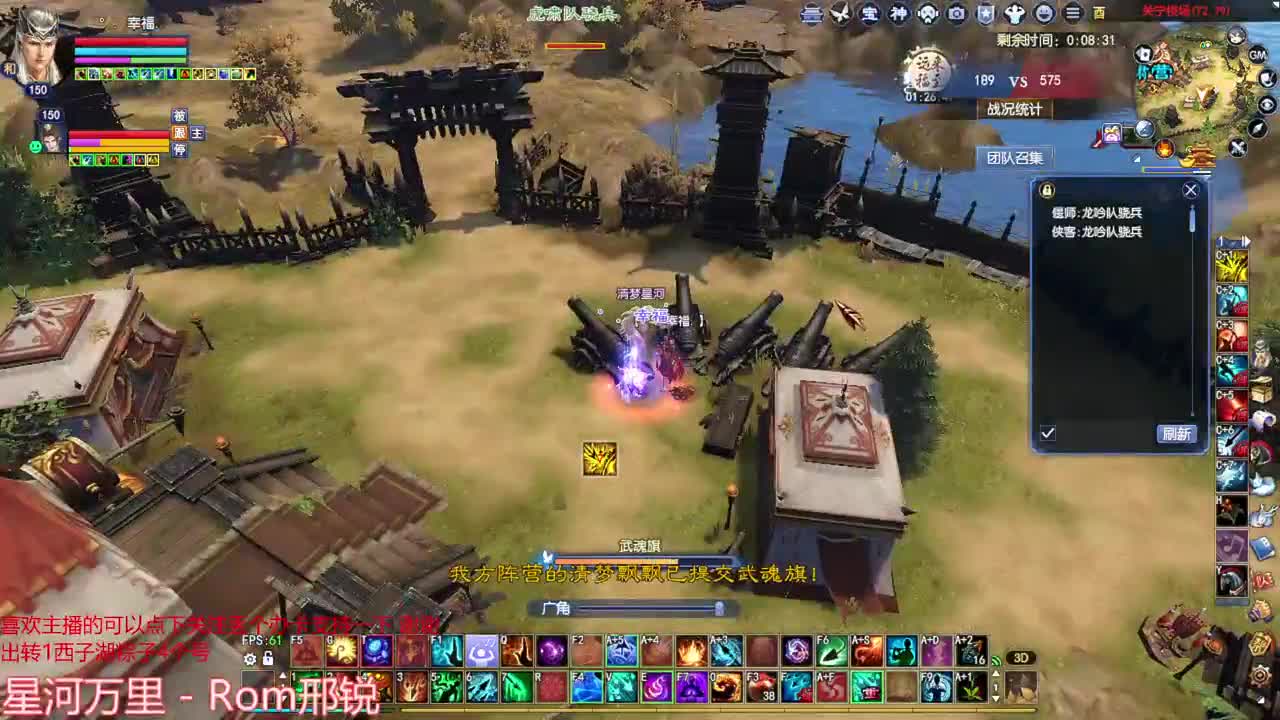Open the hamburger menu icon in the top toolbar

[1072, 12]
